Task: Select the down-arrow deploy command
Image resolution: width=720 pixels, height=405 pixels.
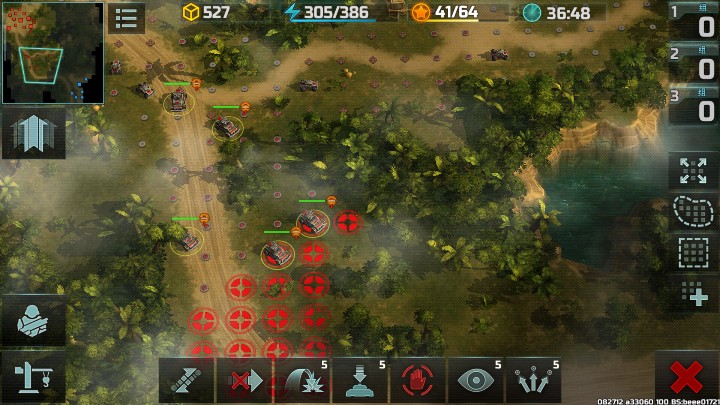Action: [x=360, y=381]
